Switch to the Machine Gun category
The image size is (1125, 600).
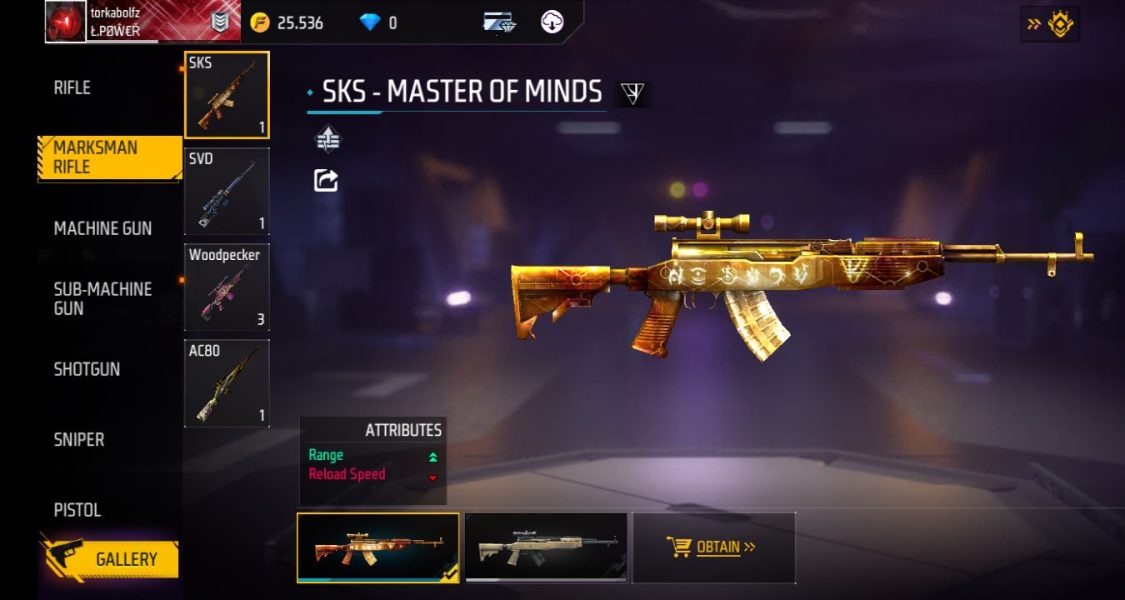click(102, 228)
